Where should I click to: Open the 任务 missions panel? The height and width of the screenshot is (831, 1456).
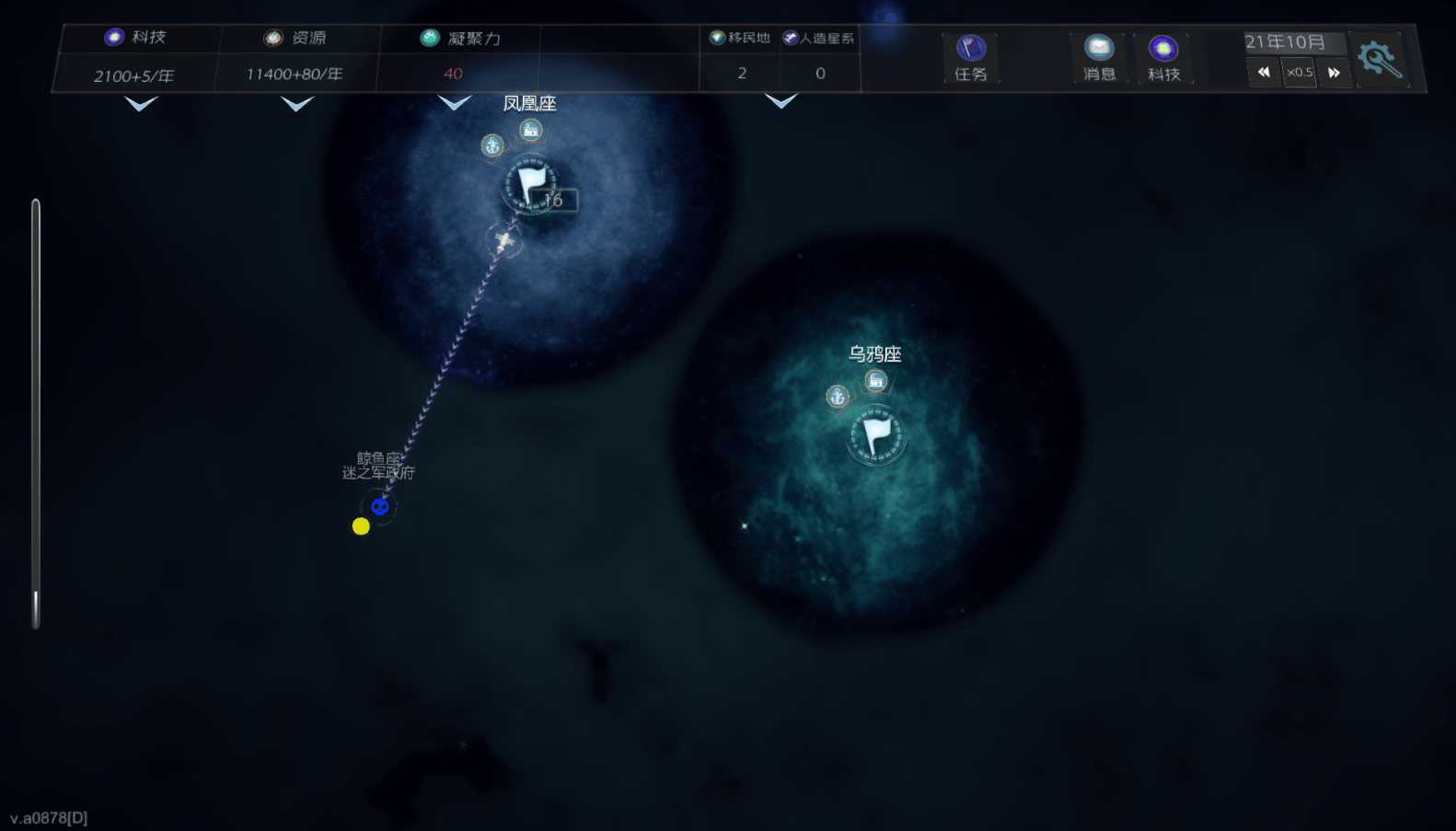click(970, 58)
